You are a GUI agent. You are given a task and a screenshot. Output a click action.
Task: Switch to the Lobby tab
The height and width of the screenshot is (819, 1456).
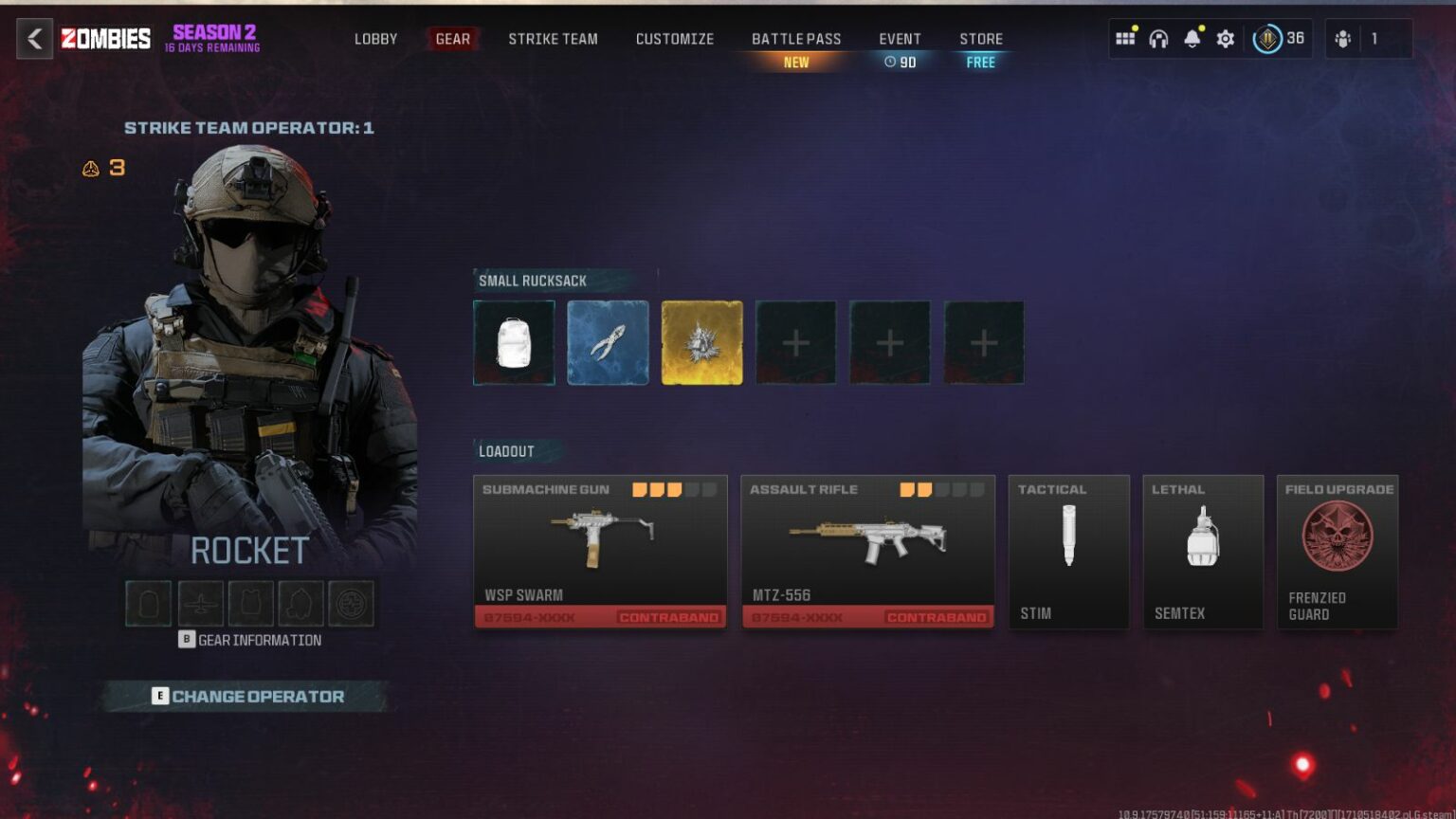tap(375, 39)
